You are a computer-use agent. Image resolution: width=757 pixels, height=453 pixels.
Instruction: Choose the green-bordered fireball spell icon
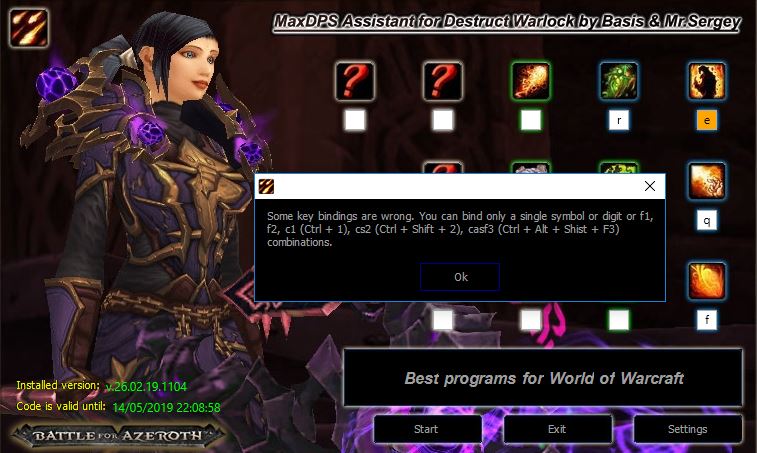point(530,81)
